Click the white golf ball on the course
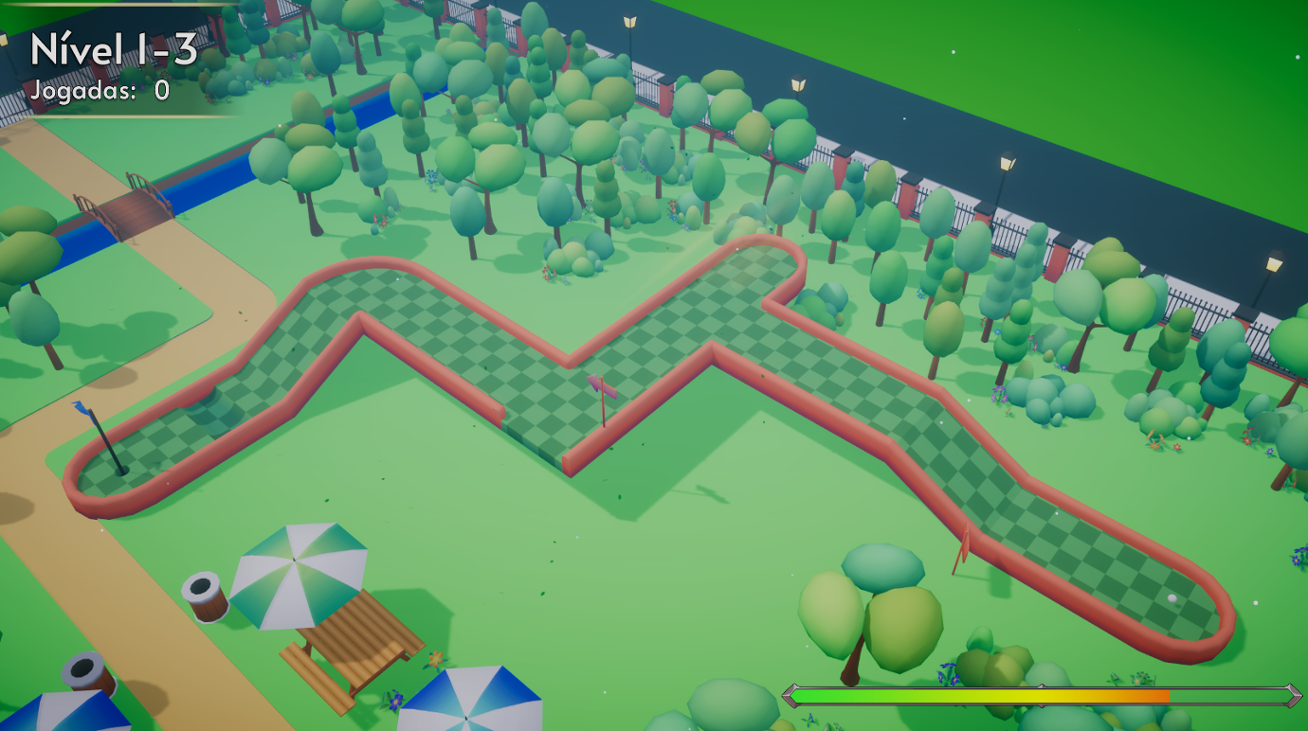 [1174, 598]
